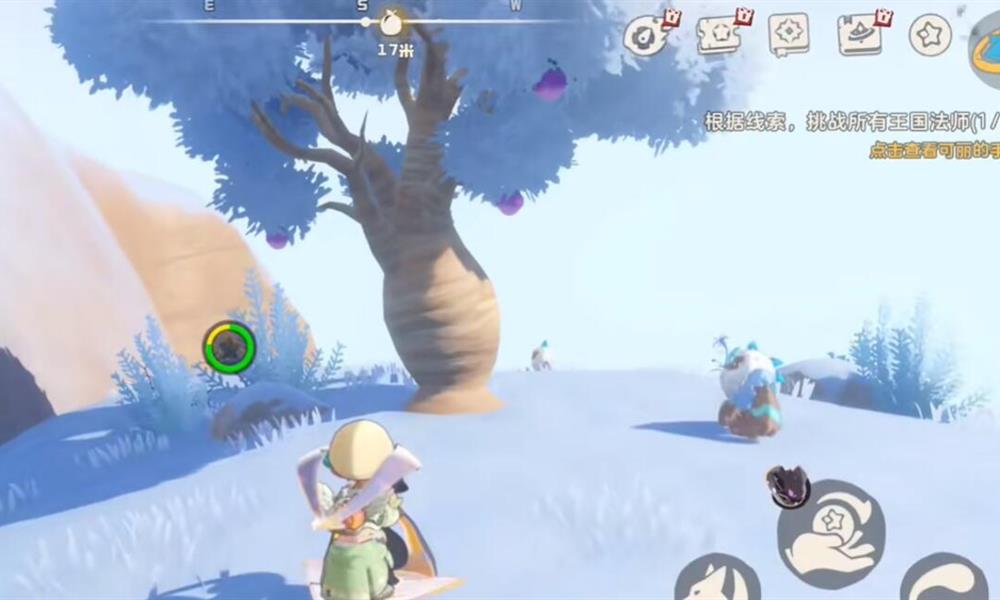Screen dimensions: 1000x600
Task: Open the compass-star guide book
Action: click(789, 35)
